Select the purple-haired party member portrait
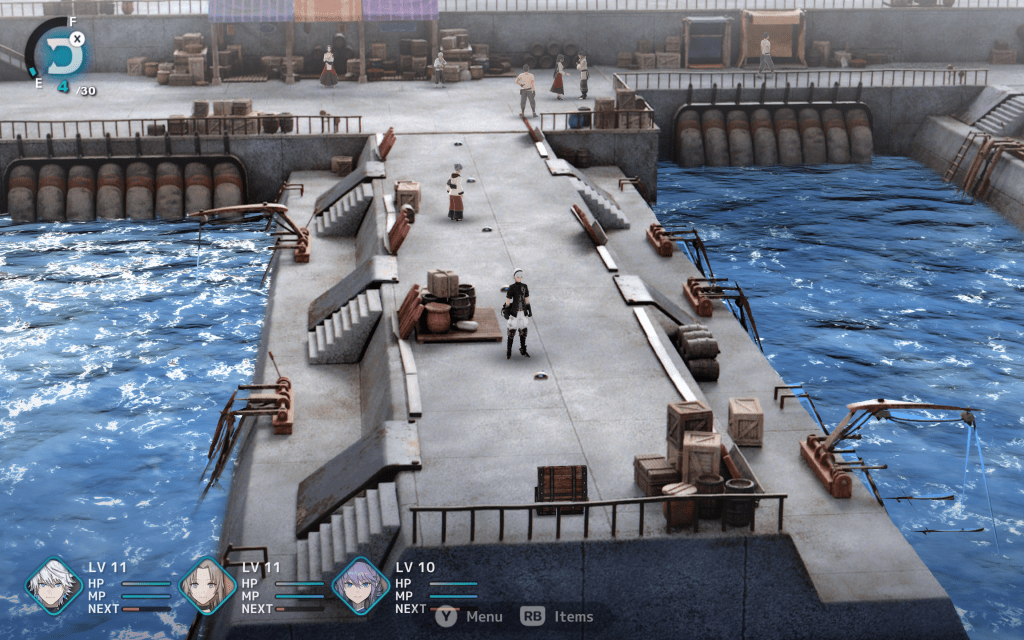 tap(360, 585)
